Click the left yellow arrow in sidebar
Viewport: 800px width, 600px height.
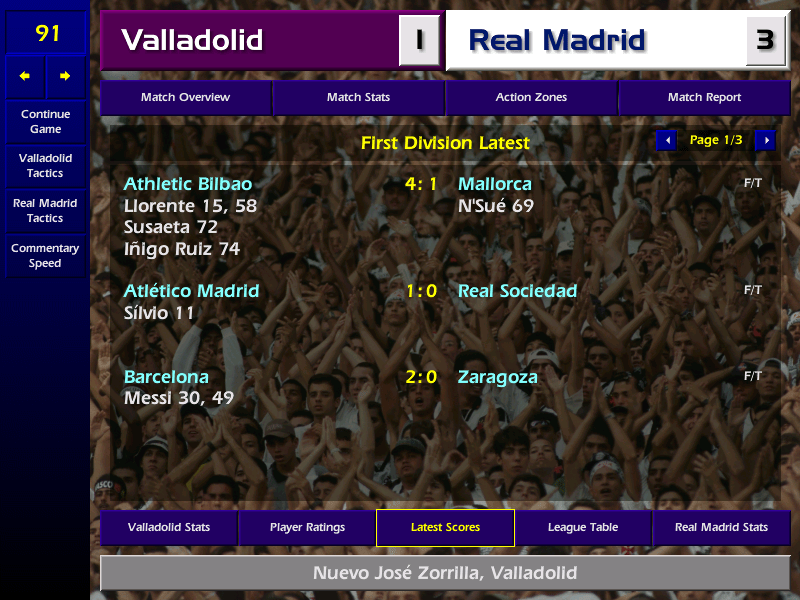coord(25,76)
